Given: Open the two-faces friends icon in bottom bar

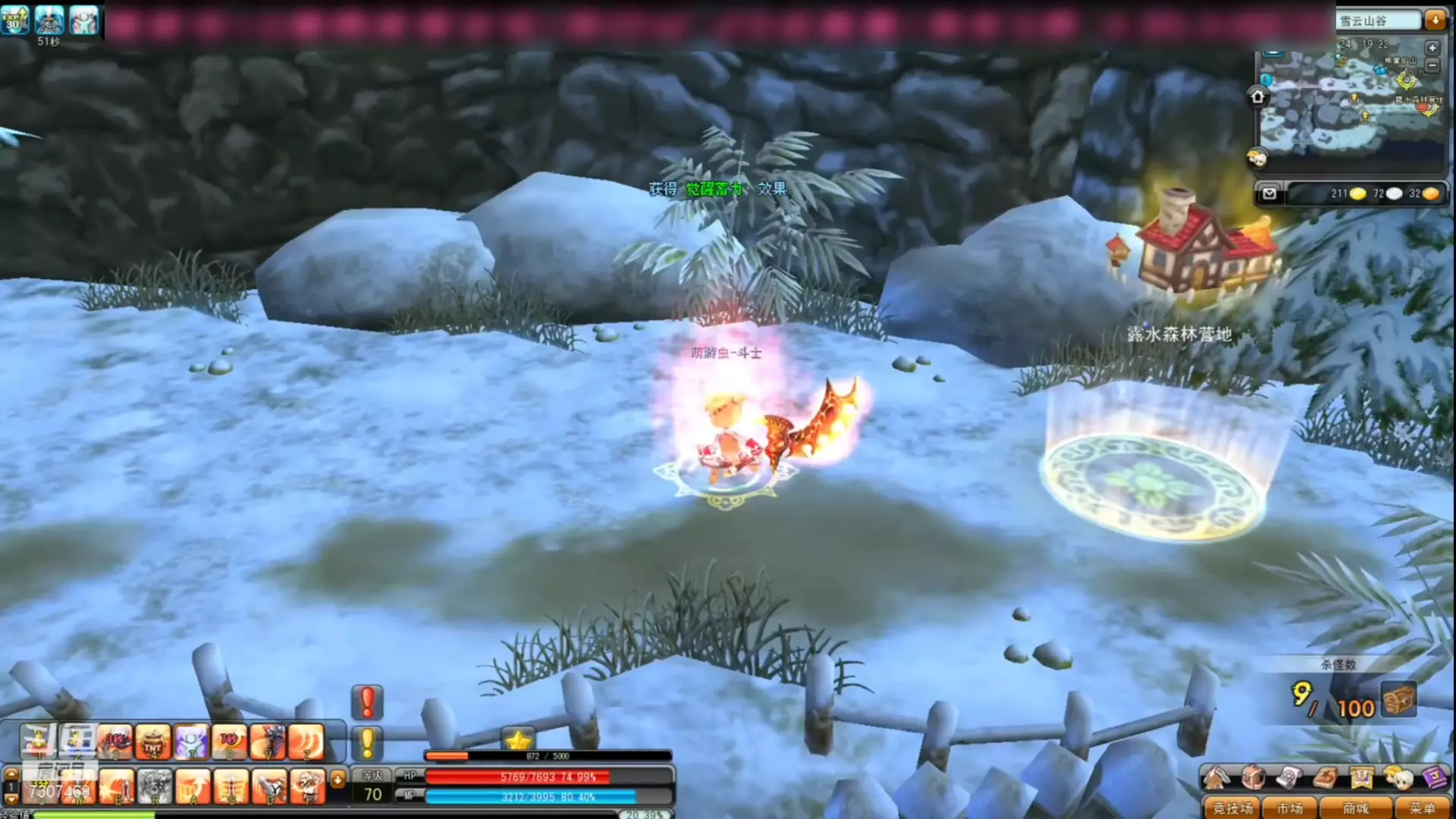Looking at the screenshot, I should click(x=1398, y=778).
